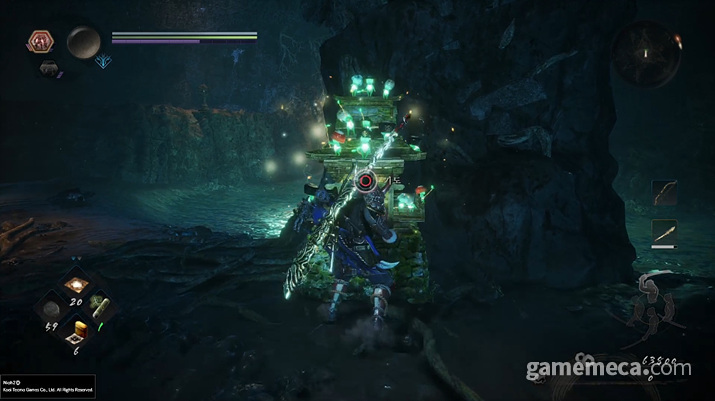
Task: Open the circular compass minimap
Action: coord(646,52)
